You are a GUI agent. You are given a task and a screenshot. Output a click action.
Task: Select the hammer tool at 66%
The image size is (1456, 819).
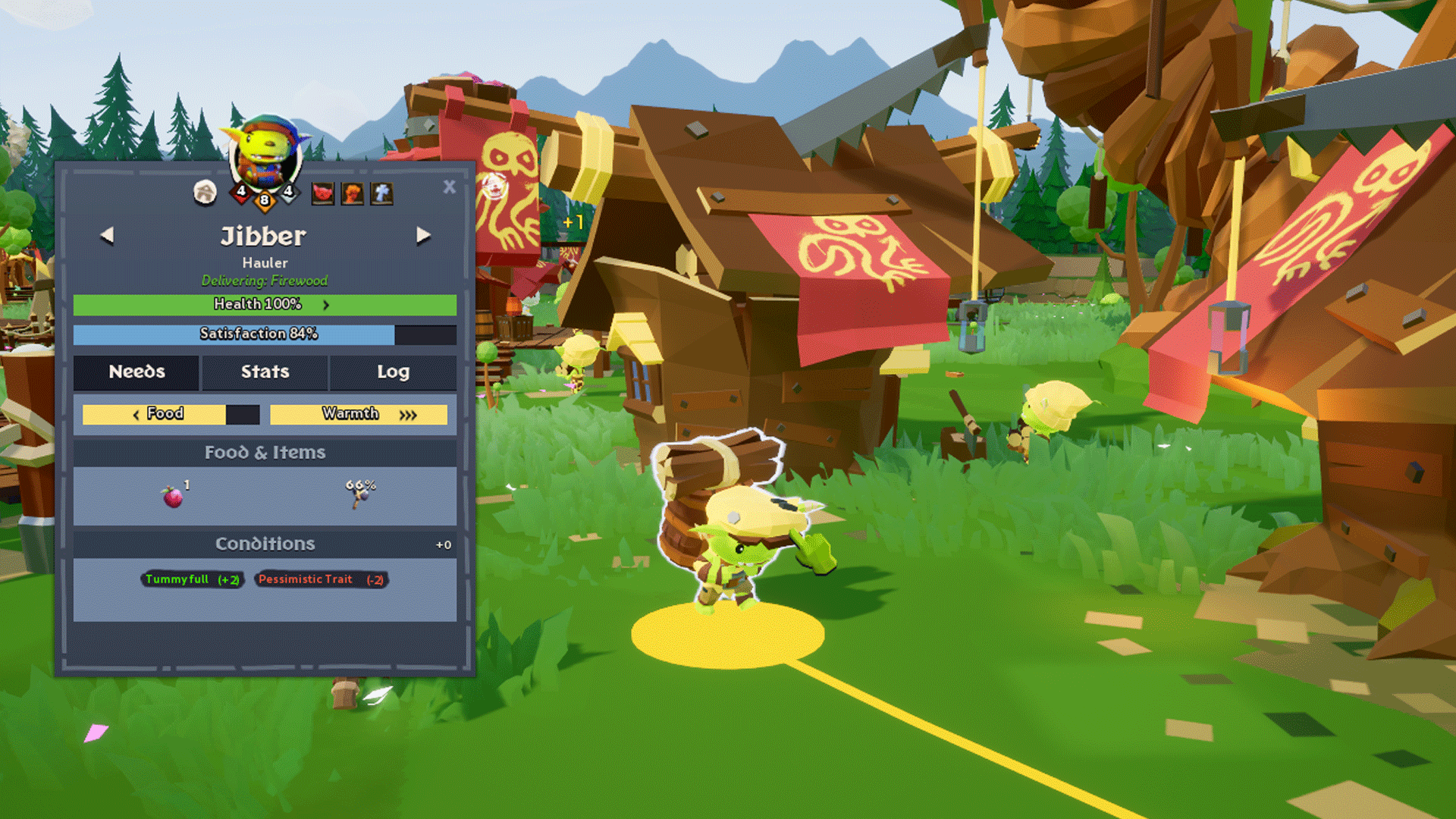tap(359, 494)
